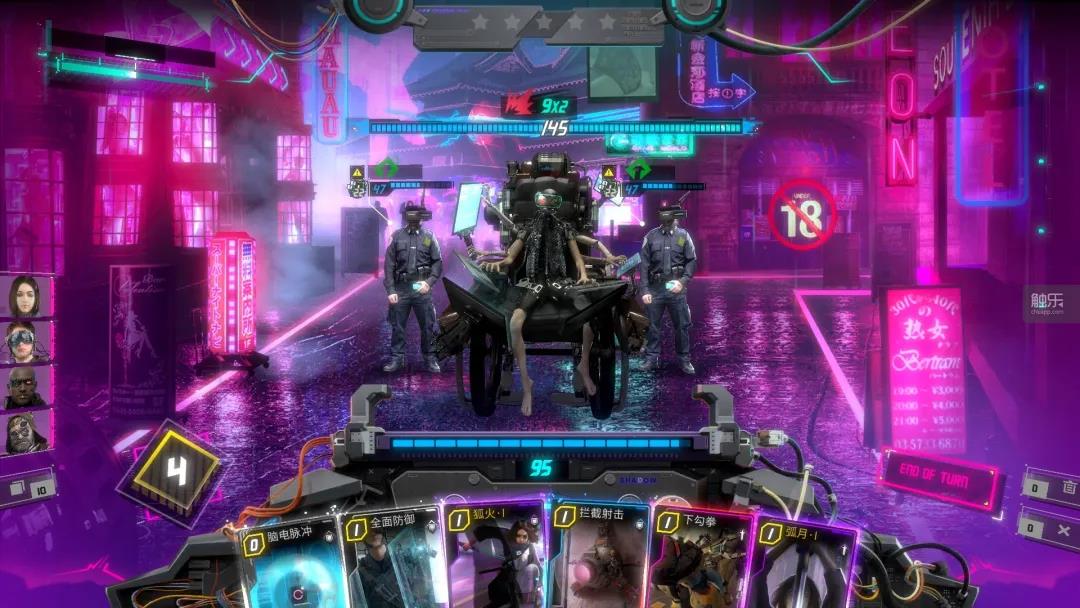
Task: Select the bald man with red cyber-eye portrait
Action: point(24,387)
